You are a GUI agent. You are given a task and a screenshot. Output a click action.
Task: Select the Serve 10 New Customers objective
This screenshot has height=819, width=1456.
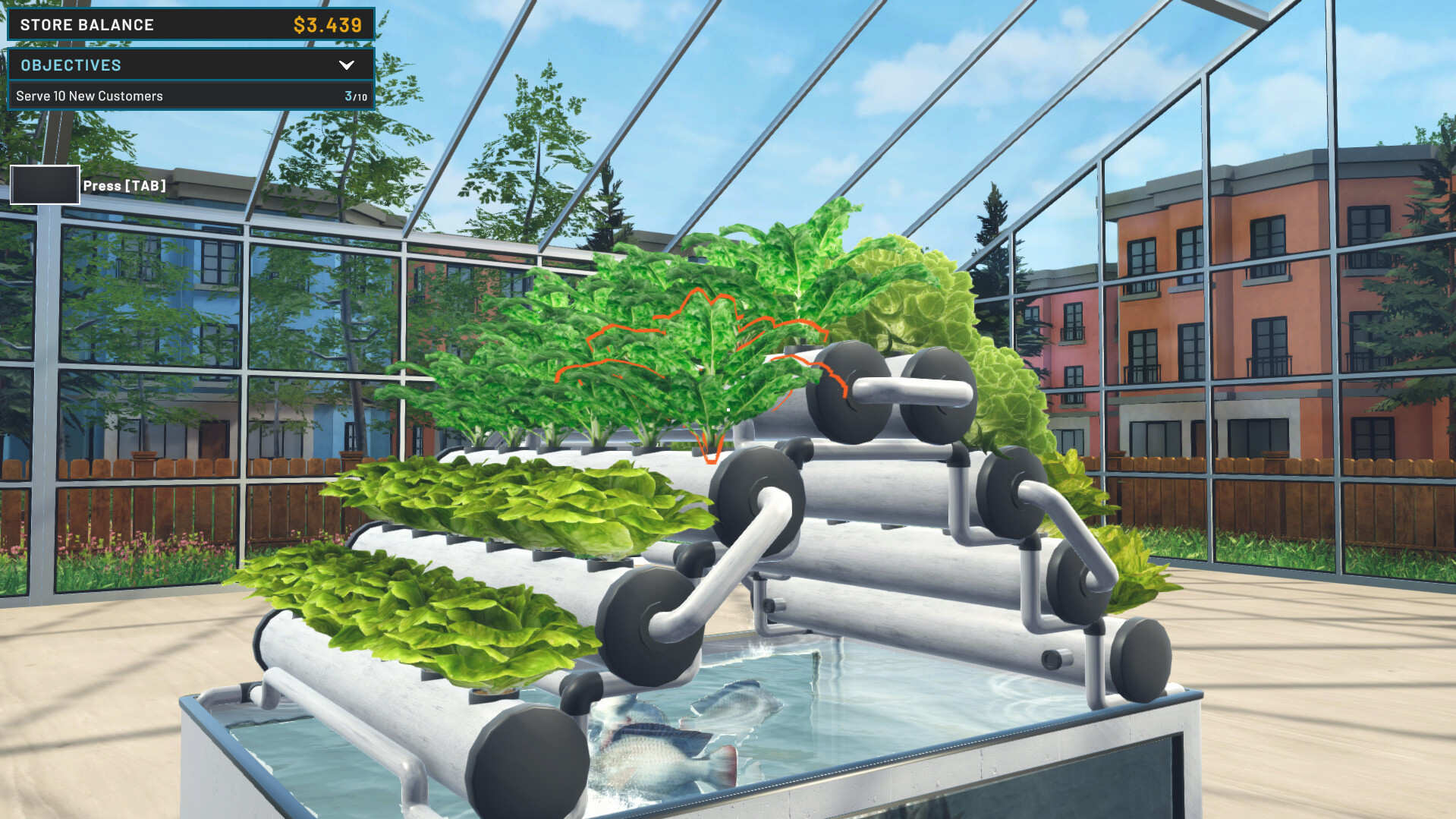pos(91,96)
